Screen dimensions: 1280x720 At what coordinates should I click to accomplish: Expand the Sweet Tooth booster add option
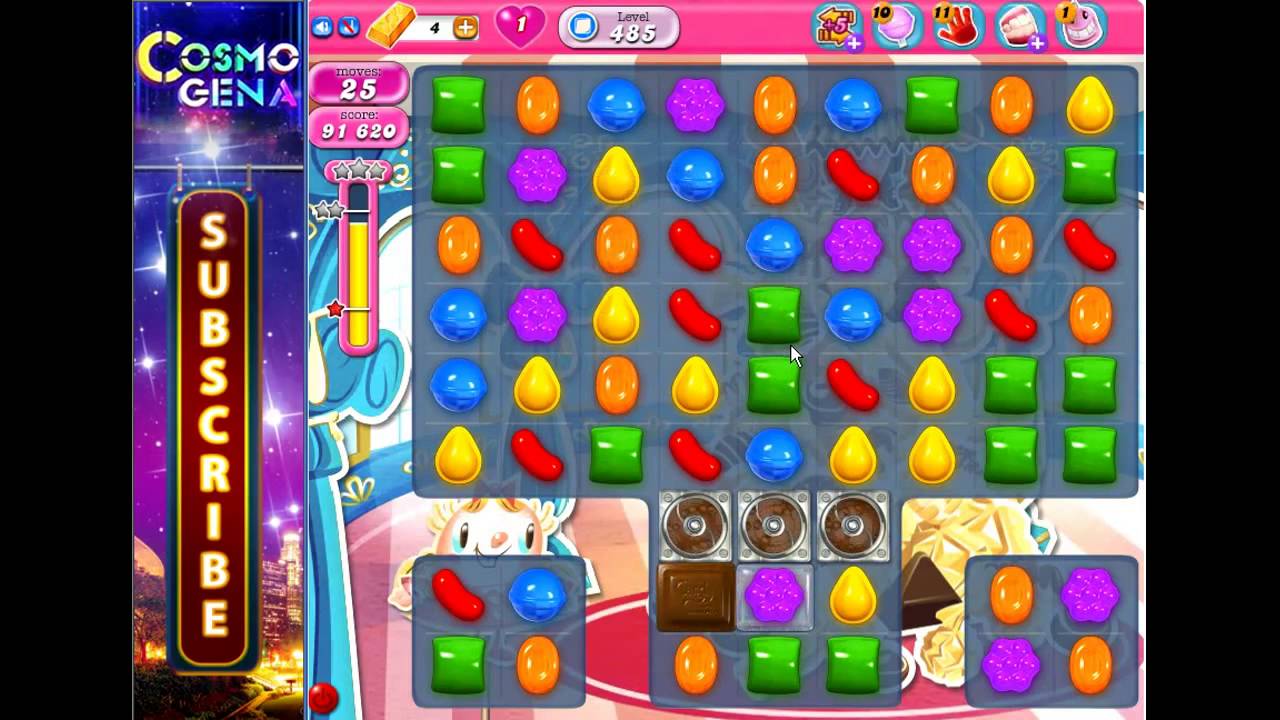click(x=1035, y=44)
